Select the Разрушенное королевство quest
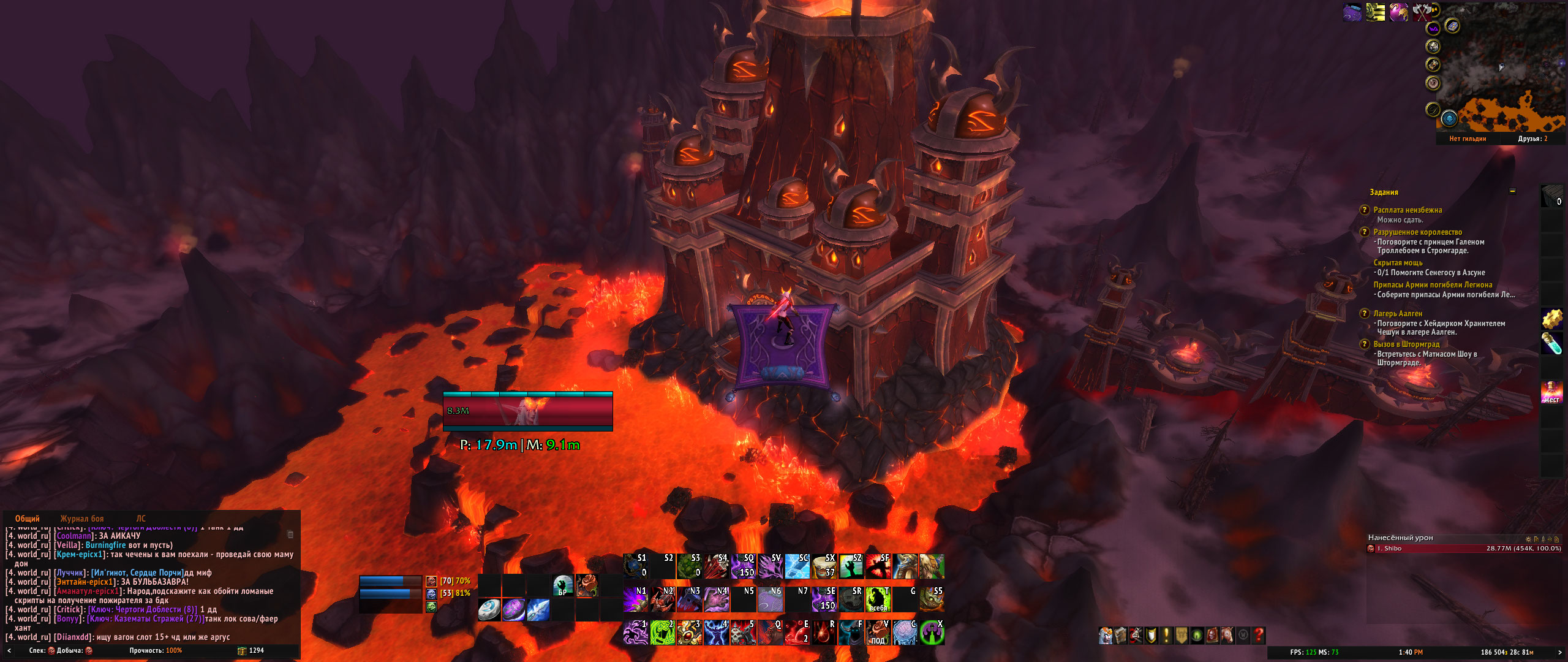This screenshot has width=1568, height=662. 1417,232
